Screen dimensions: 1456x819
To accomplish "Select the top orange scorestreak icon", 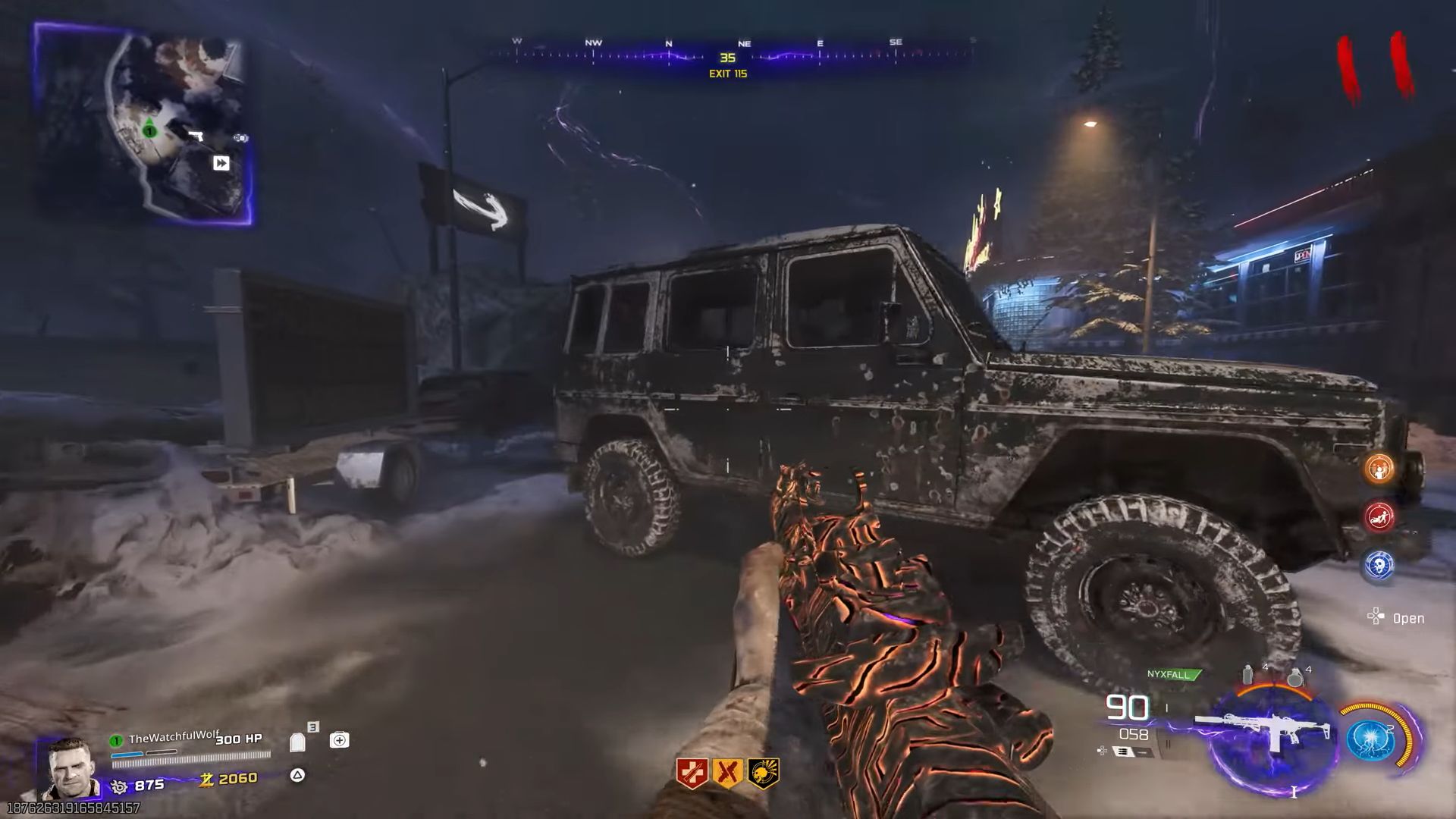I will pos(1377,470).
